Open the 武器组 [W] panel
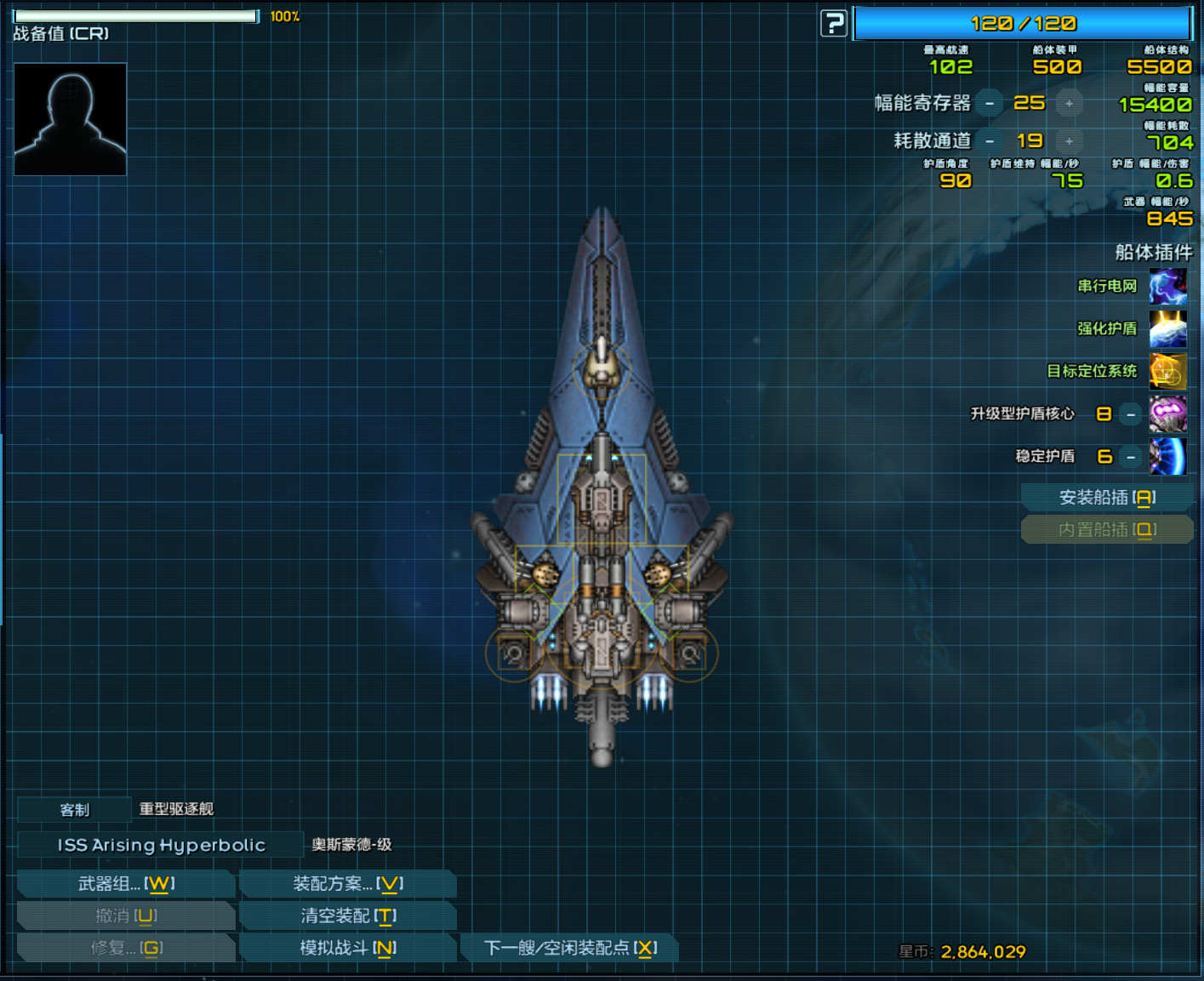This screenshot has height=981, width=1204. tap(125, 883)
